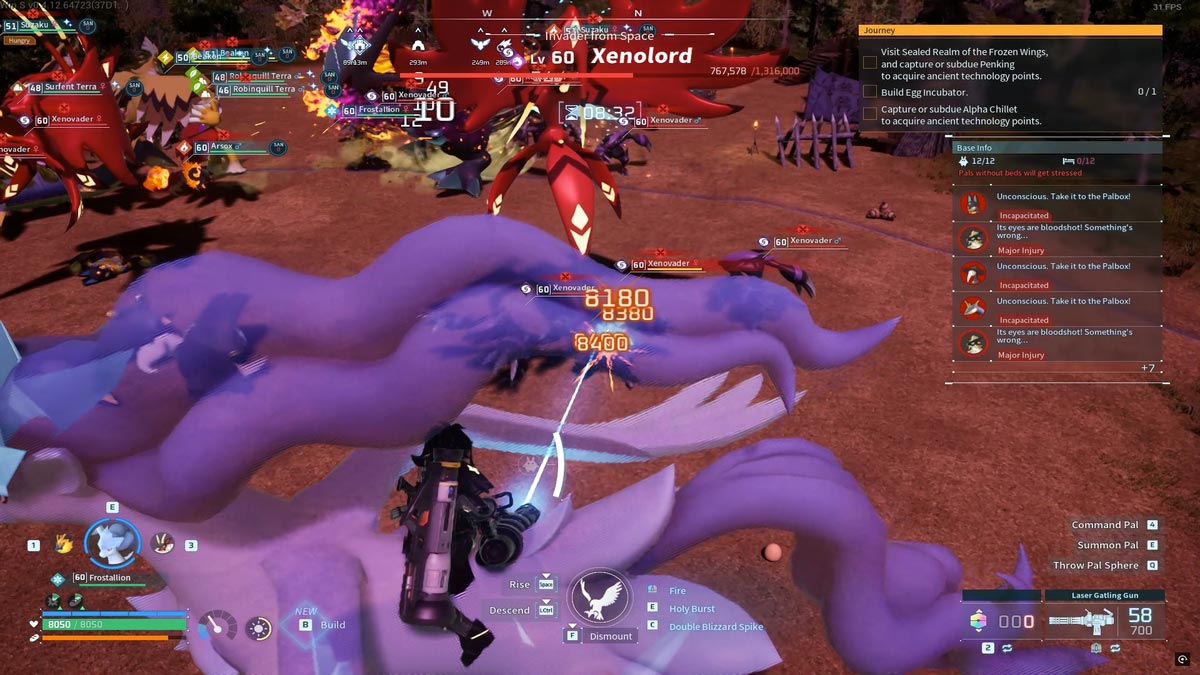This screenshot has width=1200, height=675.
Task: Click the flying mount eagle icon
Action: [x=600, y=598]
